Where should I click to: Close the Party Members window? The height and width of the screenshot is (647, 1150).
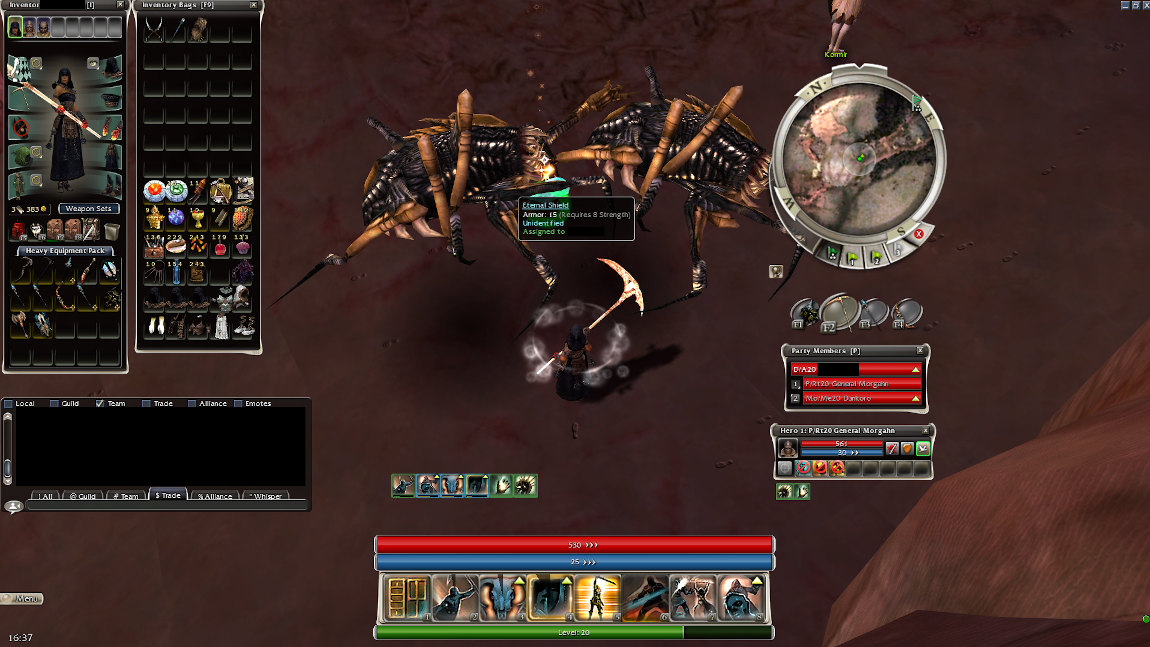[x=921, y=351]
